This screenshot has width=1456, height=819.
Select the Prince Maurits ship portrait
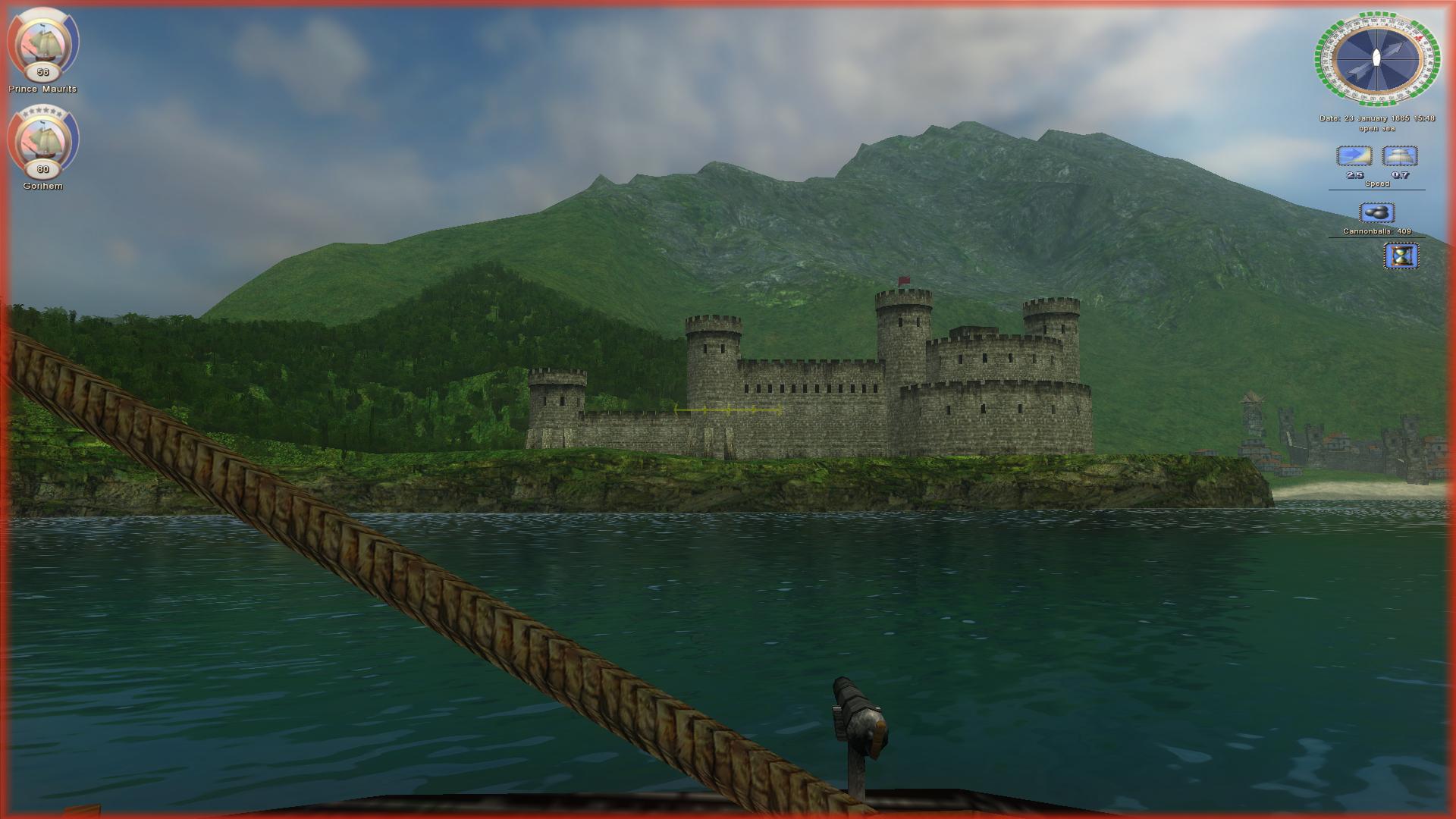point(42,42)
